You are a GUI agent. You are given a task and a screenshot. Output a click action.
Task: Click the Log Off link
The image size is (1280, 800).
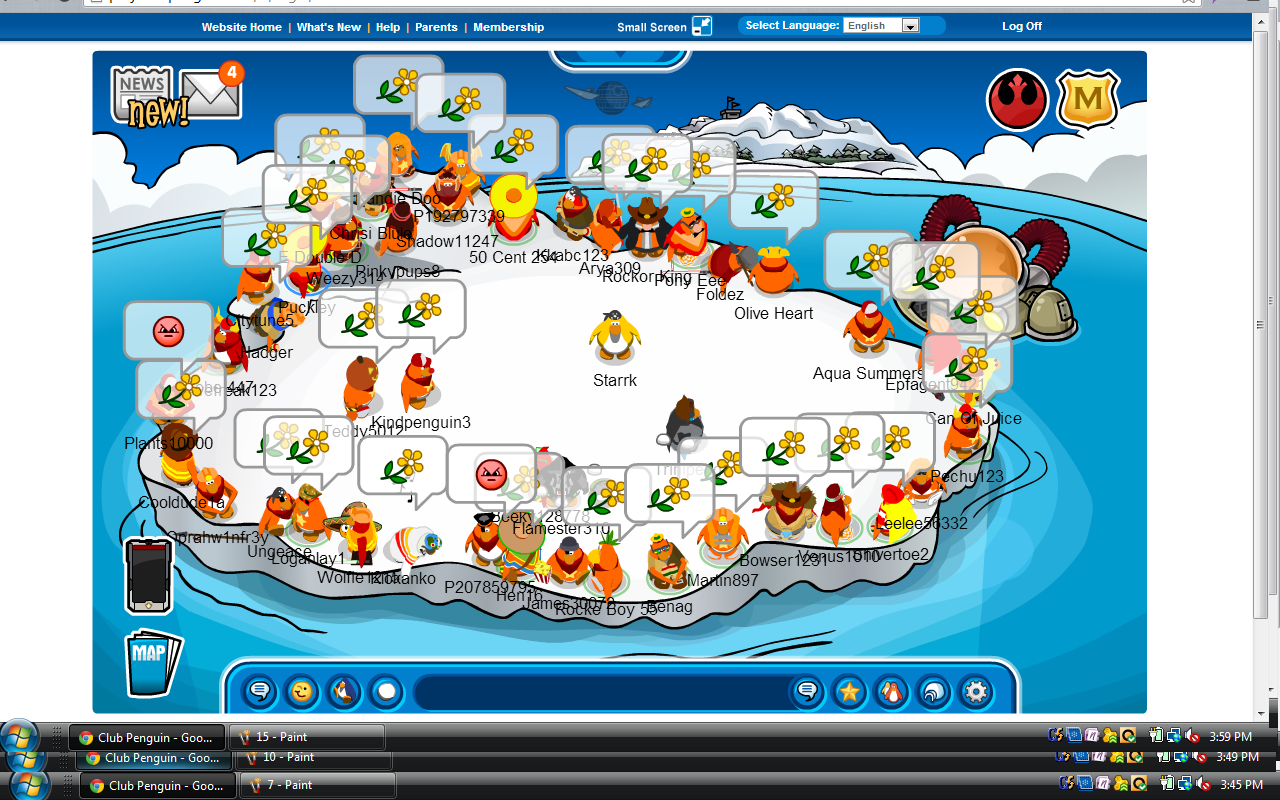[x=1022, y=27]
